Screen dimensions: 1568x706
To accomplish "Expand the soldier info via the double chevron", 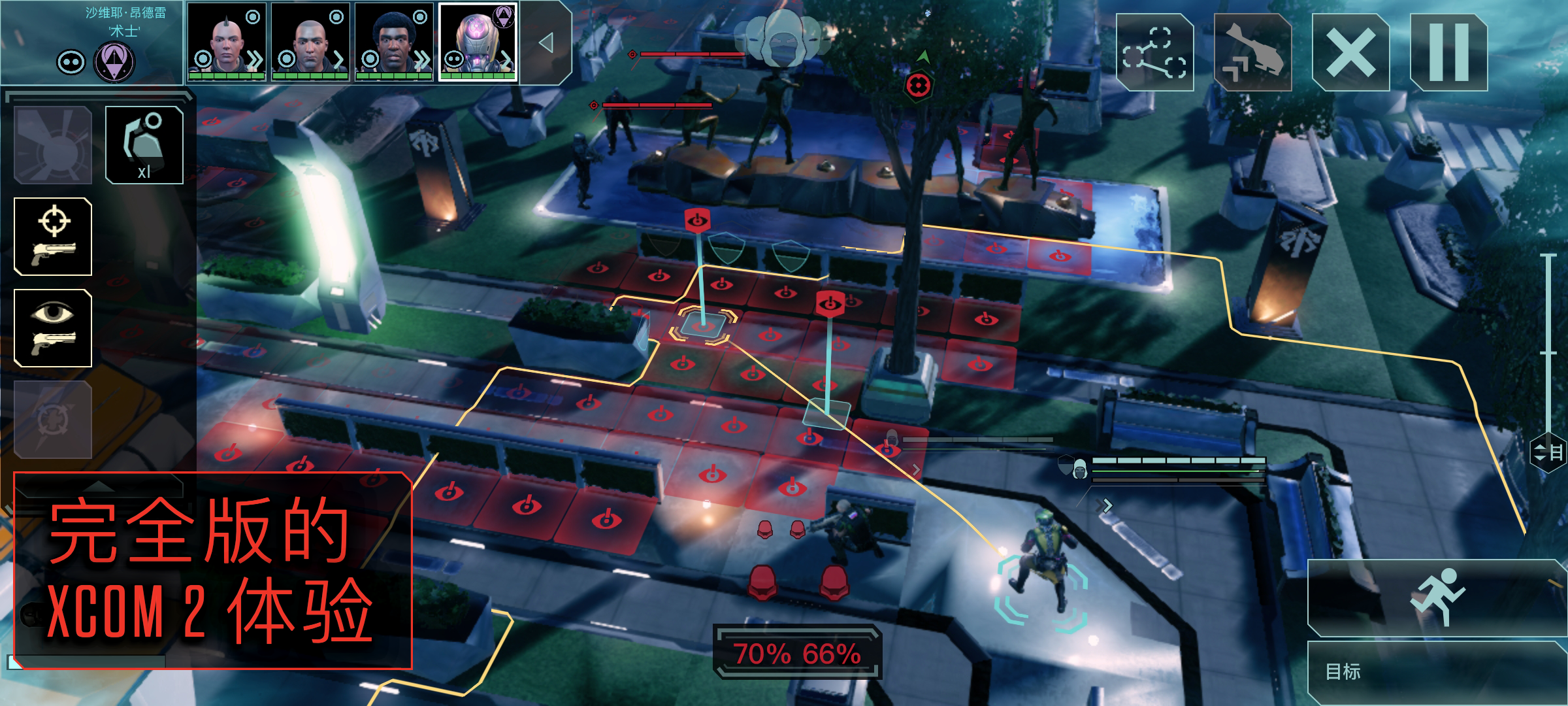I will pos(255,60).
